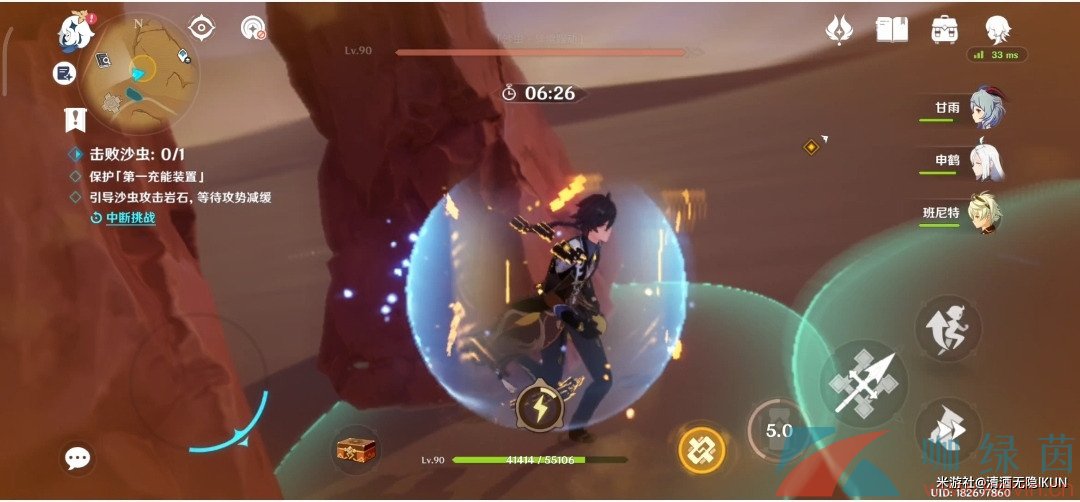Open the backpack inventory
Image resolution: width=1080 pixels, height=502 pixels.
click(943, 30)
